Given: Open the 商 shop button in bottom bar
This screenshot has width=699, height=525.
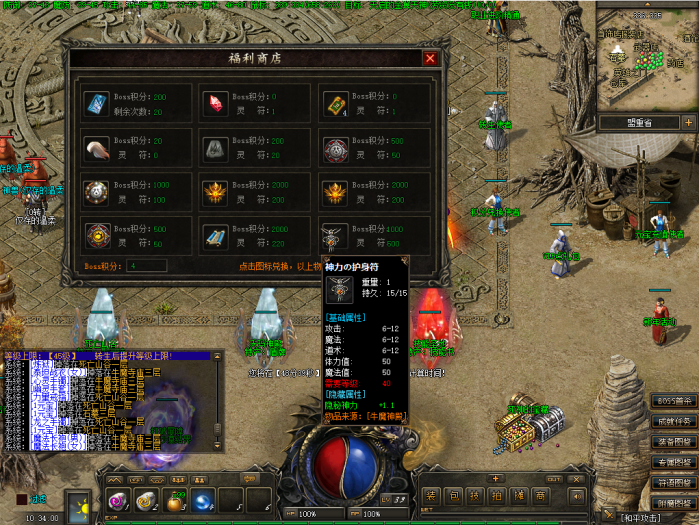Looking at the screenshot, I should tap(540, 496).
